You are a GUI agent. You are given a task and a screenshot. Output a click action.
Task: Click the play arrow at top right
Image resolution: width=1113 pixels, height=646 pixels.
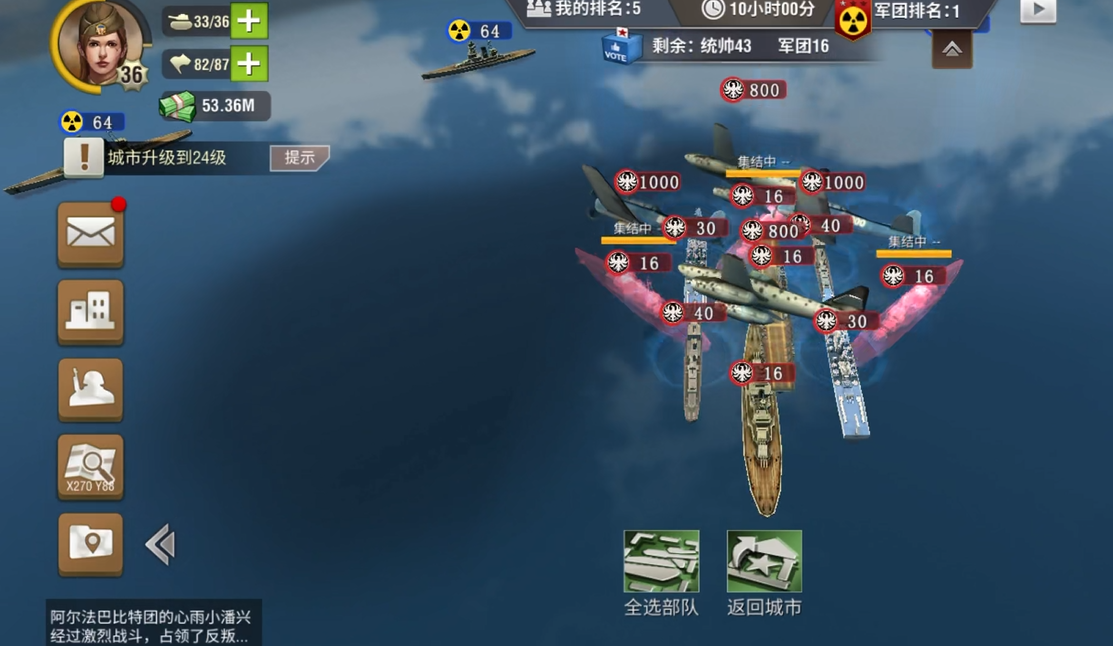[x=1038, y=11]
